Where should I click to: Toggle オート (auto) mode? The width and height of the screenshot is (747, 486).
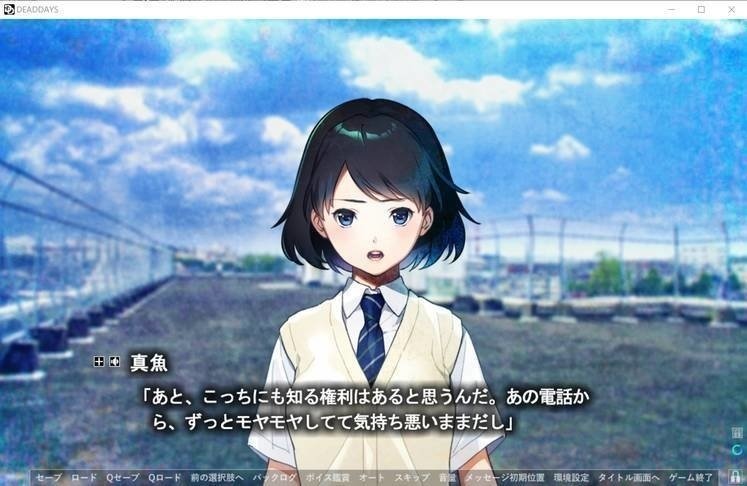(372, 478)
